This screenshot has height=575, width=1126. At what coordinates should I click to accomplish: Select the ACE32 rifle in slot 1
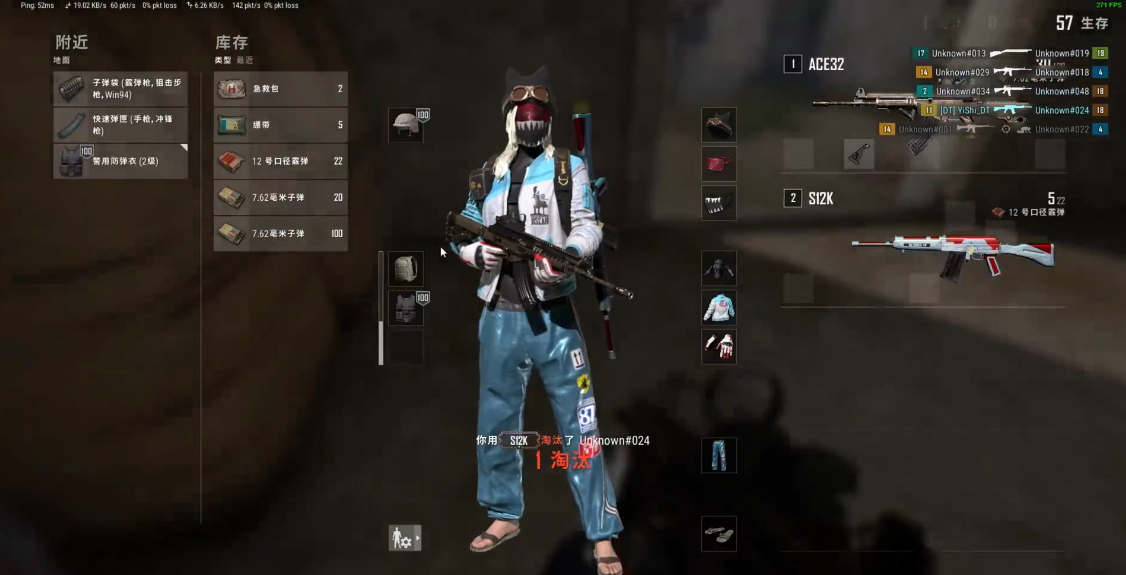click(920, 102)
